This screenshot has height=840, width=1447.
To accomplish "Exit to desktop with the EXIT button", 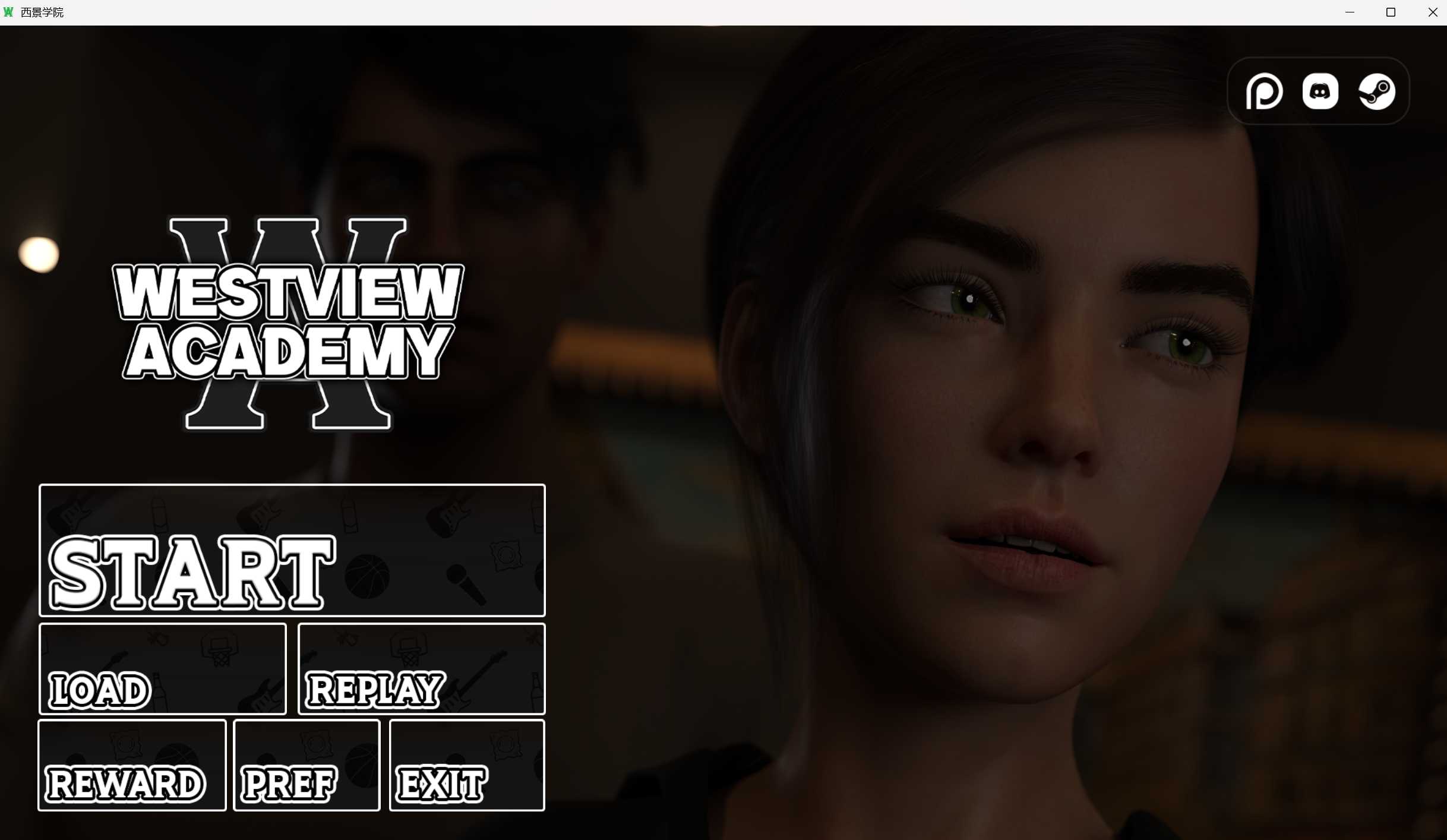I will click(x=467, y=766).
